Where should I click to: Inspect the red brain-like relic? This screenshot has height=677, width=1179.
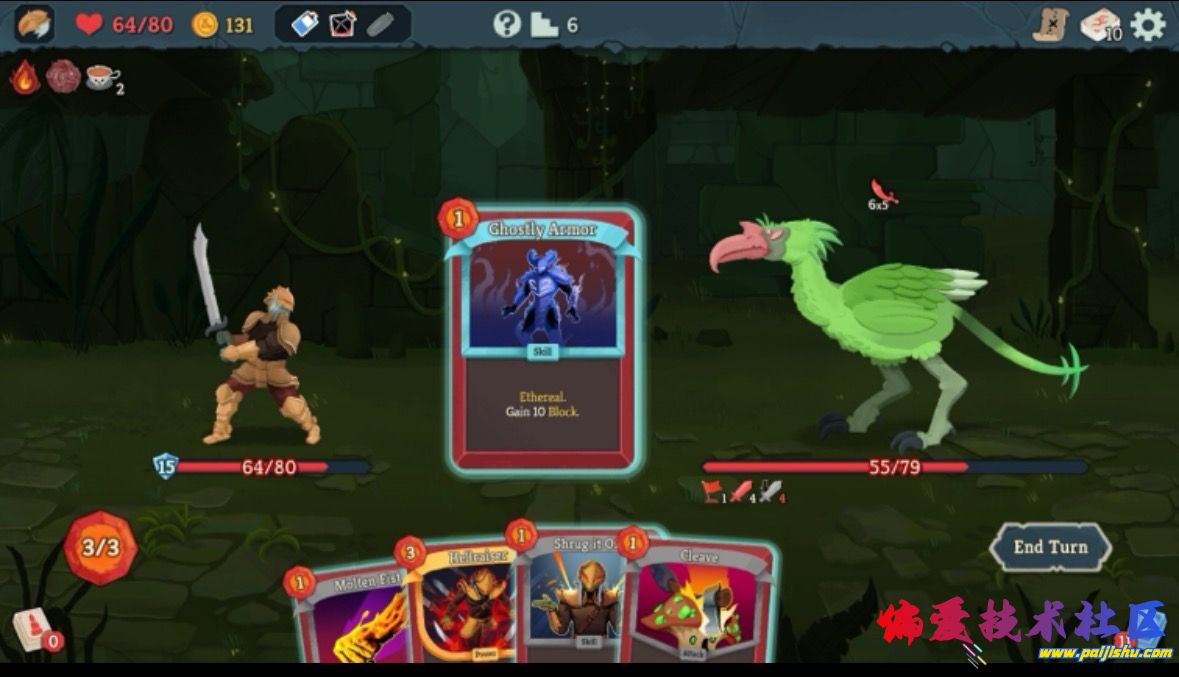point(63,77)
